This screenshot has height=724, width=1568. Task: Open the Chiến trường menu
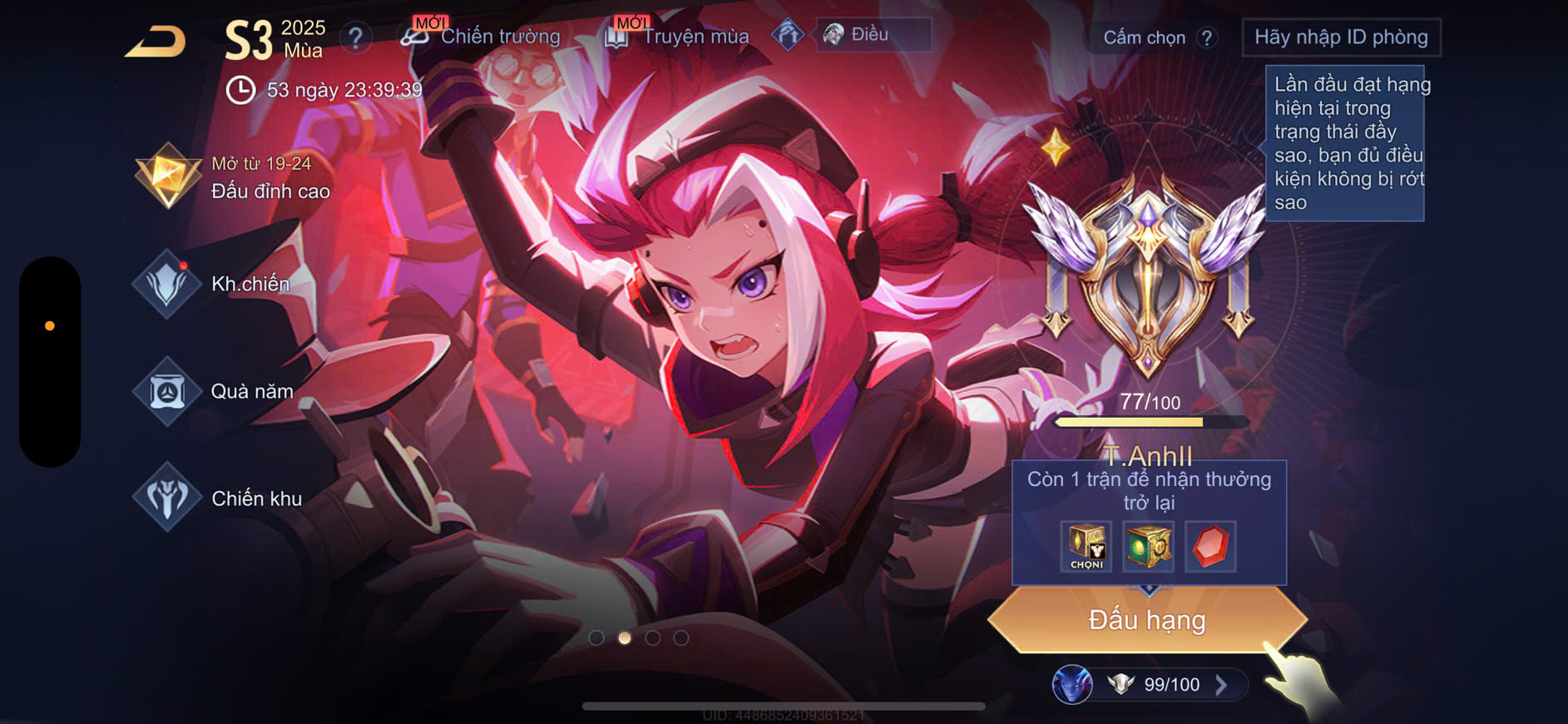point(499,37)
